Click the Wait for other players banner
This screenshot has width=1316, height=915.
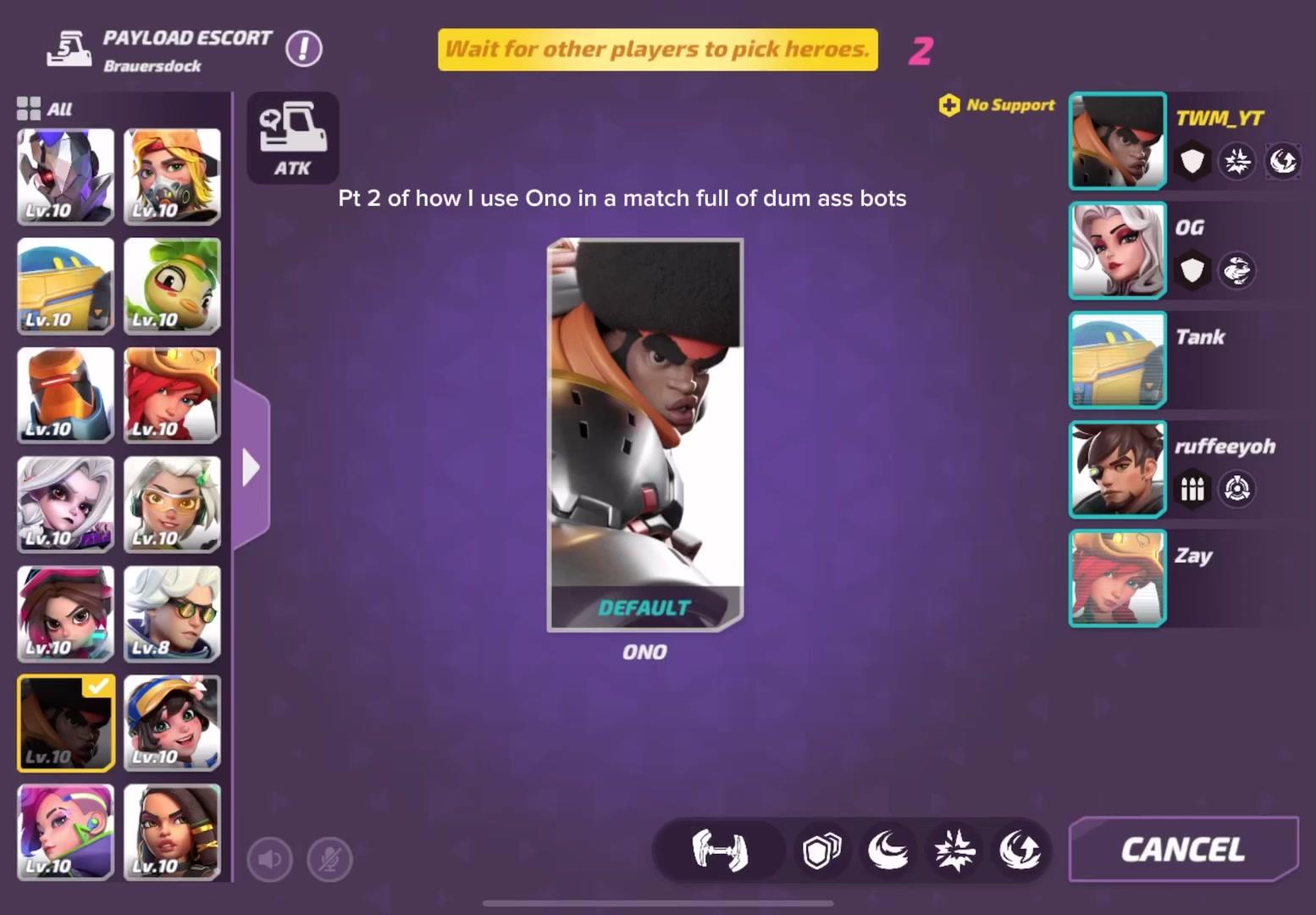point(658,49)
